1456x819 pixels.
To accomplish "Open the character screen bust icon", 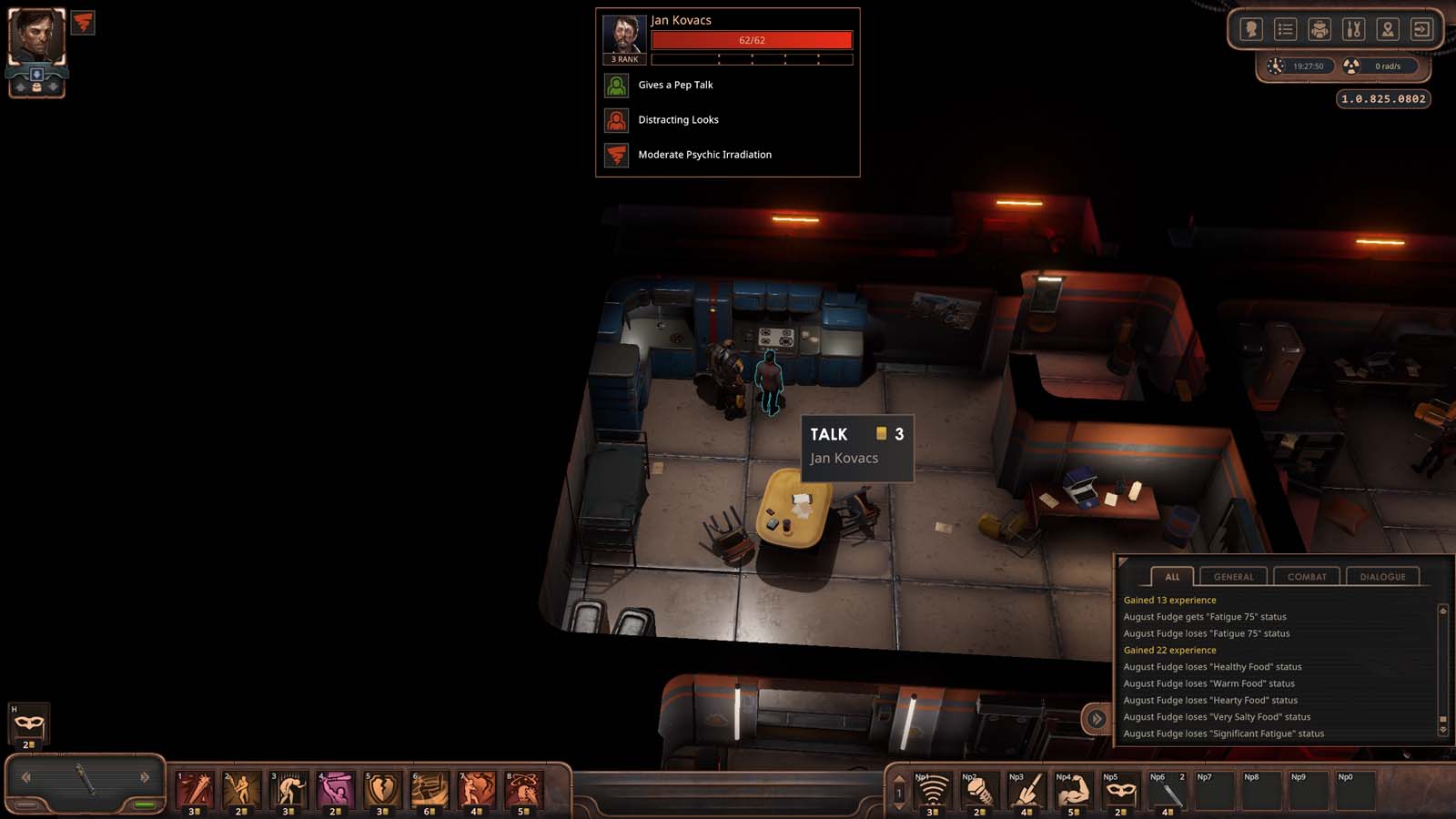I will [x=1252, y=28].
